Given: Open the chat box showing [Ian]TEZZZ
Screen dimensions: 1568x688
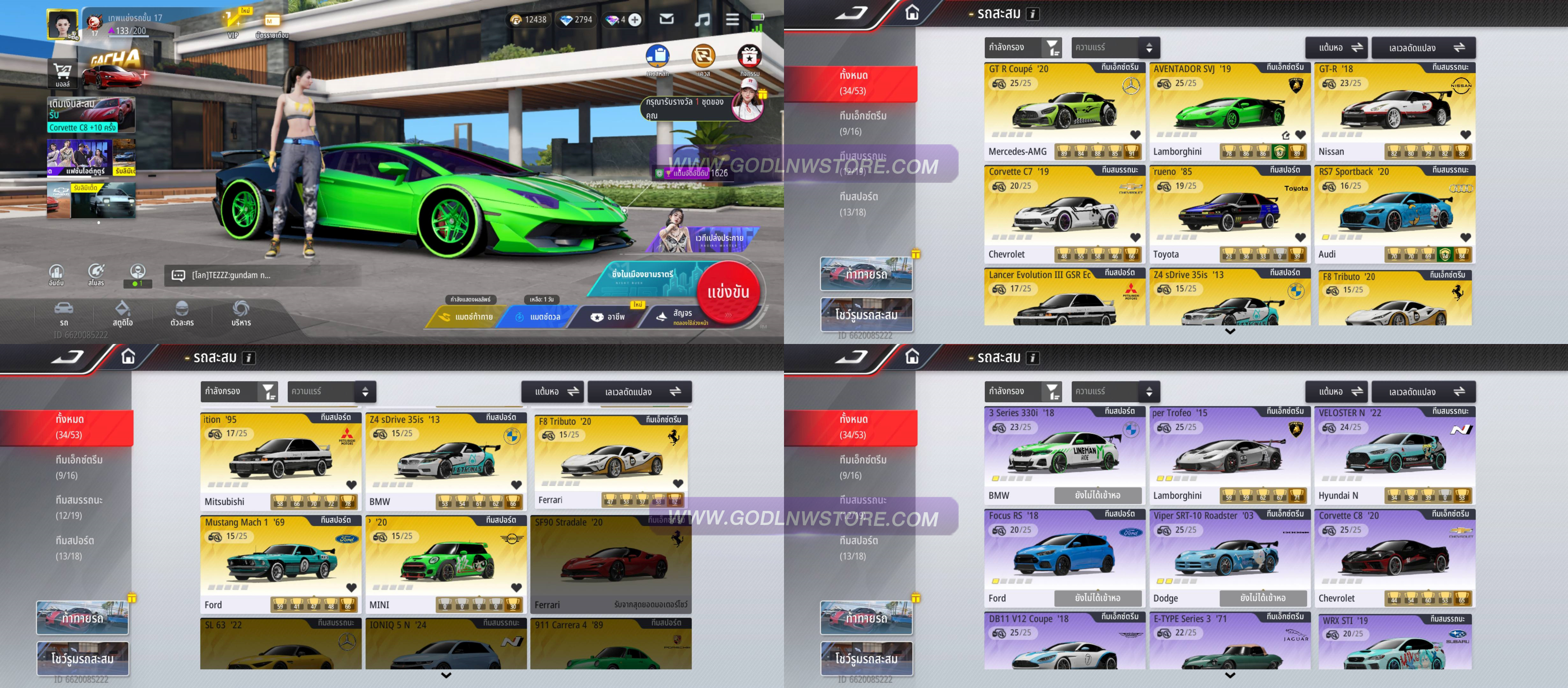Looking at the screenshot, I should 262,275.
